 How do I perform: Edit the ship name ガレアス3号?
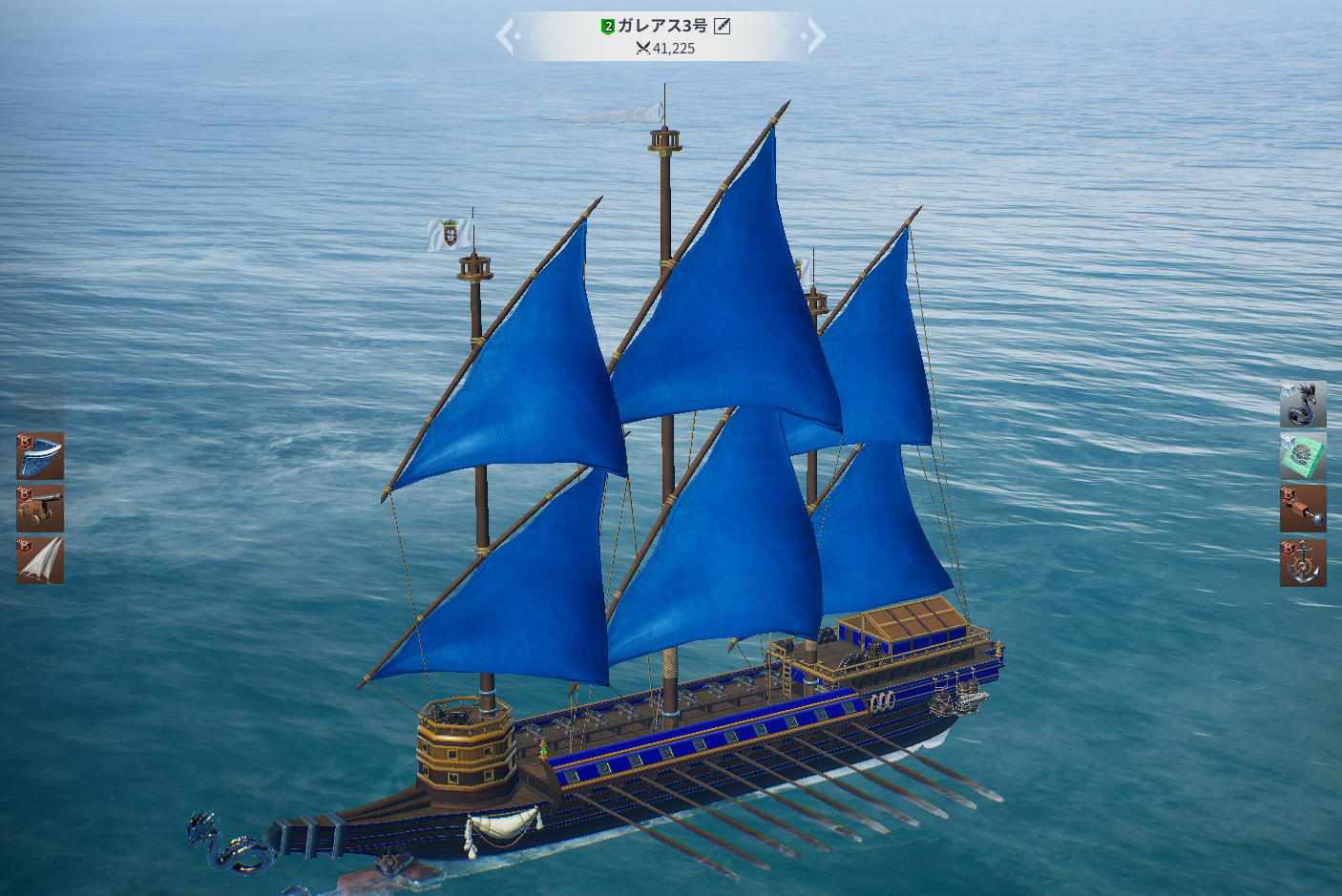coord(723,26)
